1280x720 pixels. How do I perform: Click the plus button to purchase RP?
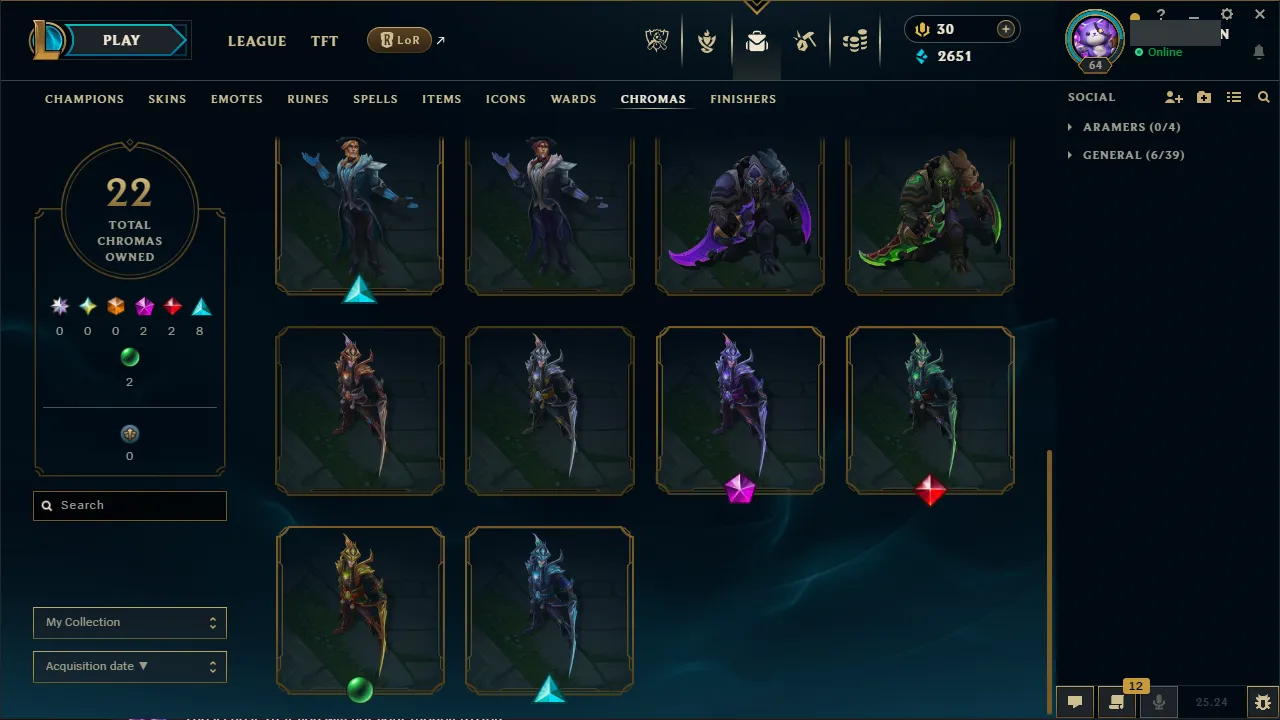click(x=1005, y=29)
